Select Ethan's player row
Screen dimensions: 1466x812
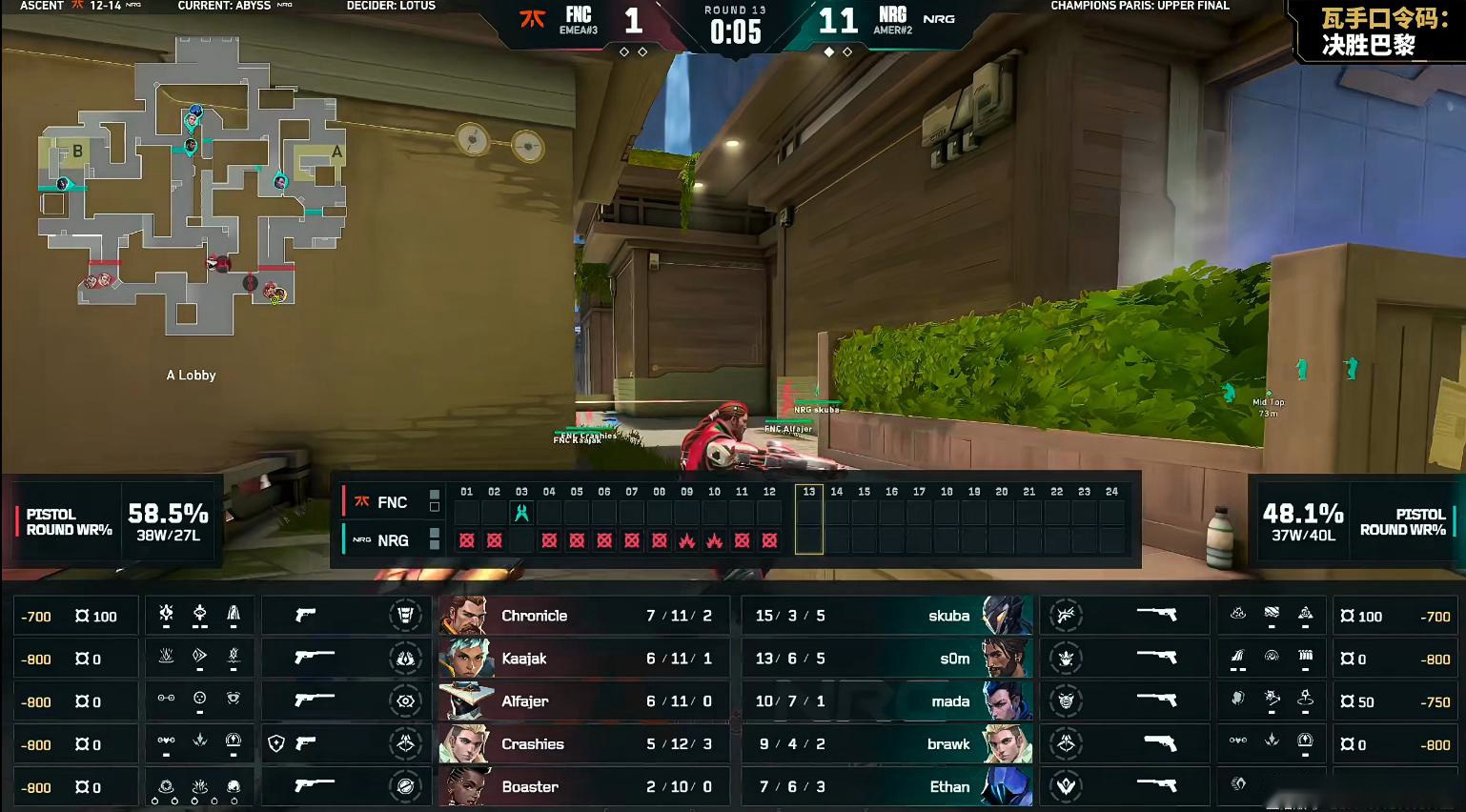[886, 787]
